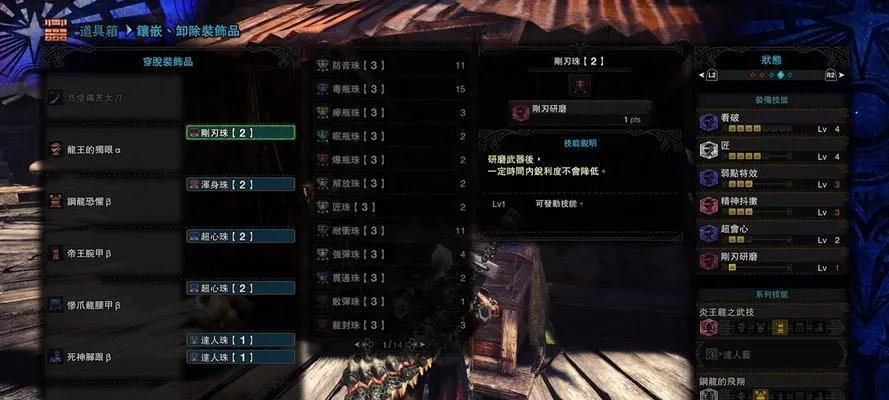This screenshot has width=889, height=400.
Task: Select the 鋼龍恐懼β armor row
Action: pyautogui.click(x=112, y=202)
